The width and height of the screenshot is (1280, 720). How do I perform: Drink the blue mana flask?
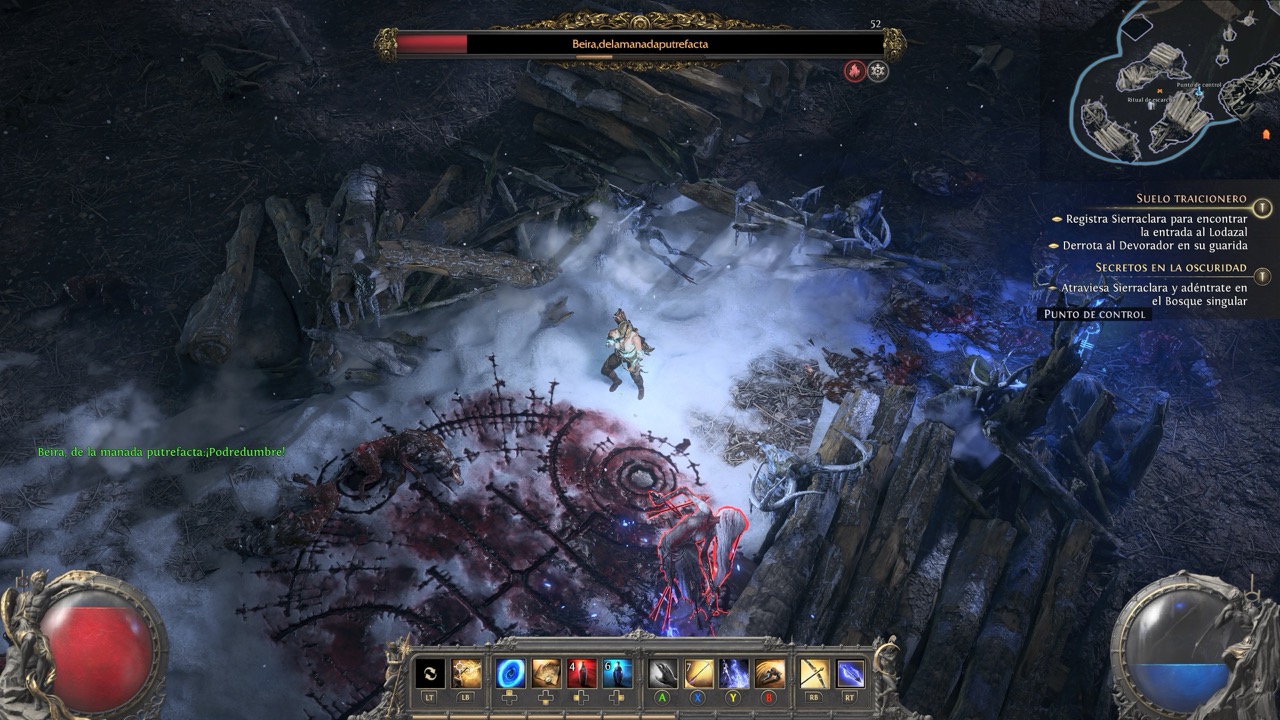point(618,673)
